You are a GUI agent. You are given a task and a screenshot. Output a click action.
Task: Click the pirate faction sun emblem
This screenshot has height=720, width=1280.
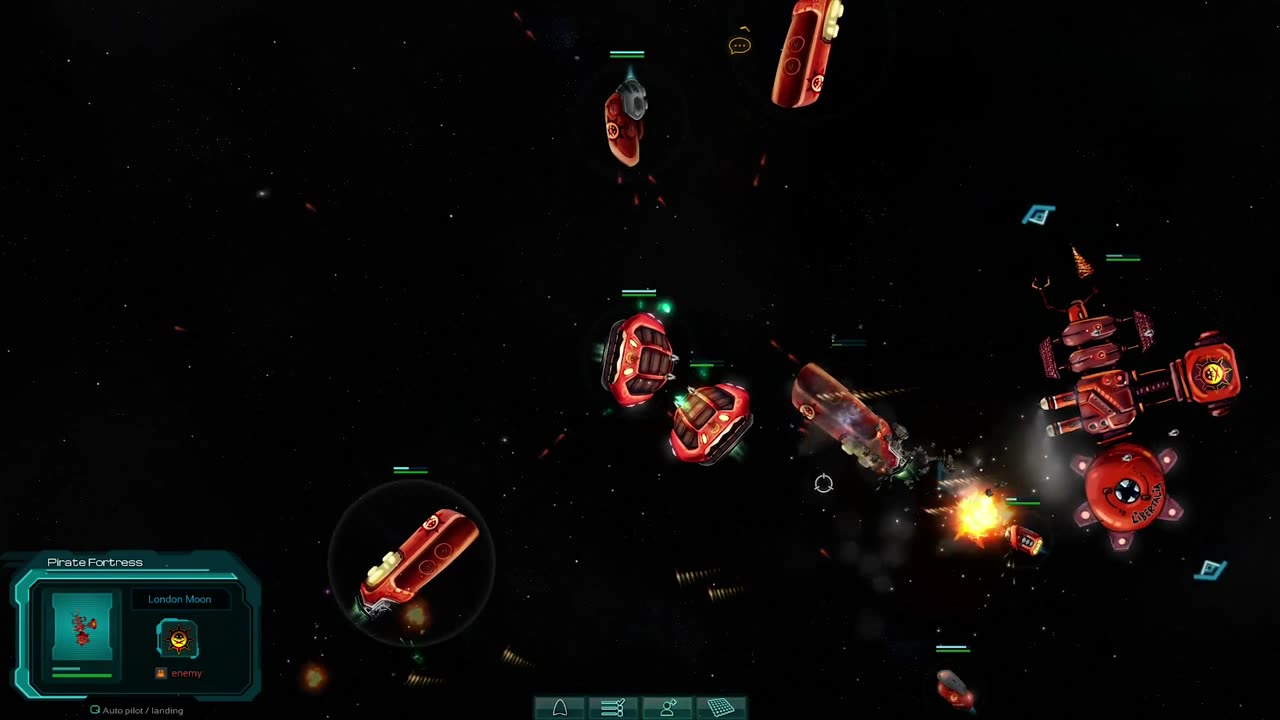tap(178, 638)
